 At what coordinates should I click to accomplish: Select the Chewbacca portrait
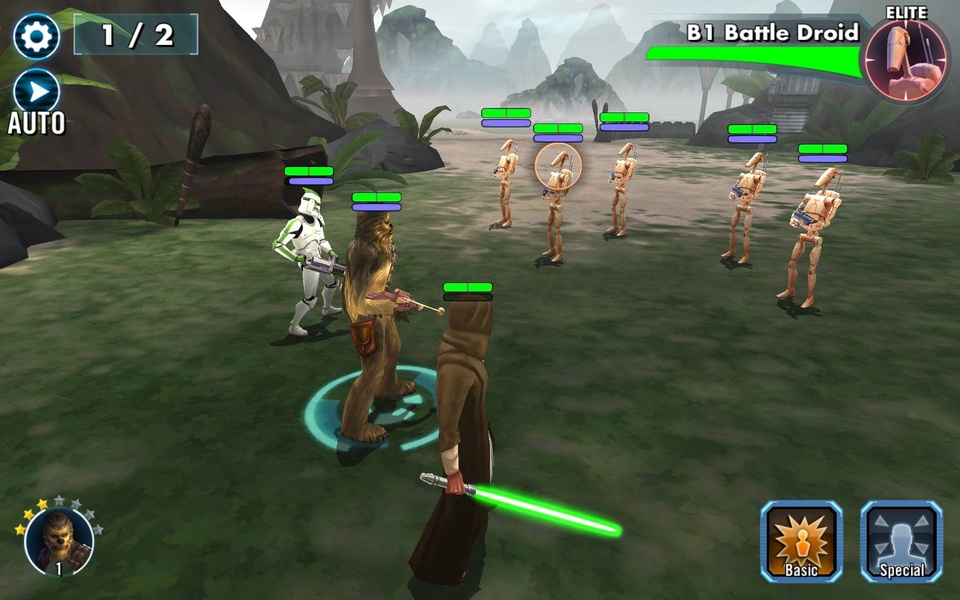(59, 540)
